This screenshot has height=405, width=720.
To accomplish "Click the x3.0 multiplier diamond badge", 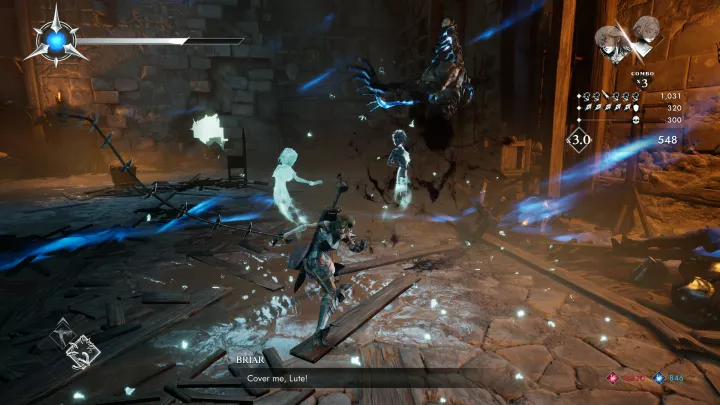I will pyautogui.click(x=580, y=142).
